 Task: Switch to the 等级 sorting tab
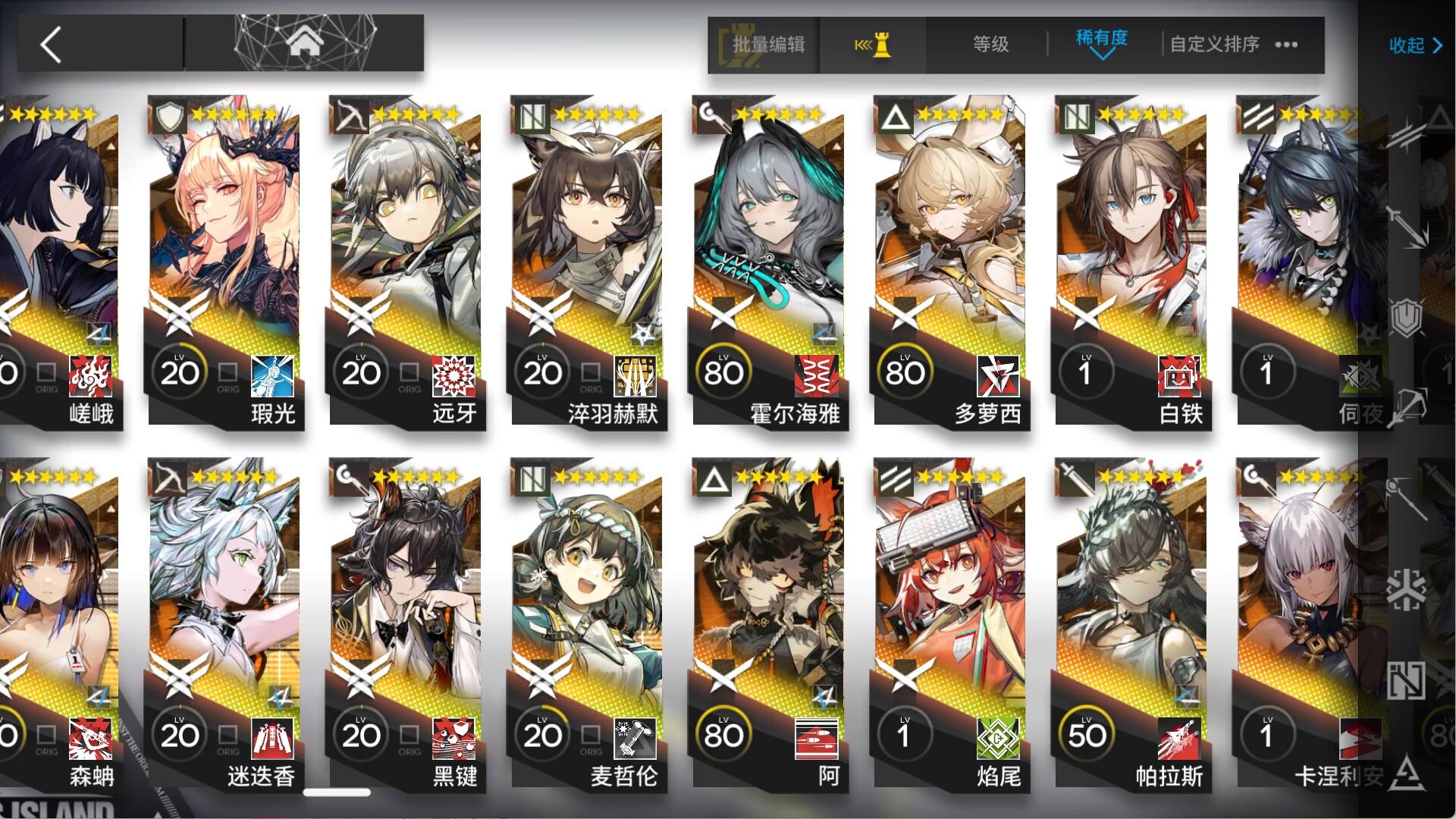click(x=990, y=45)
